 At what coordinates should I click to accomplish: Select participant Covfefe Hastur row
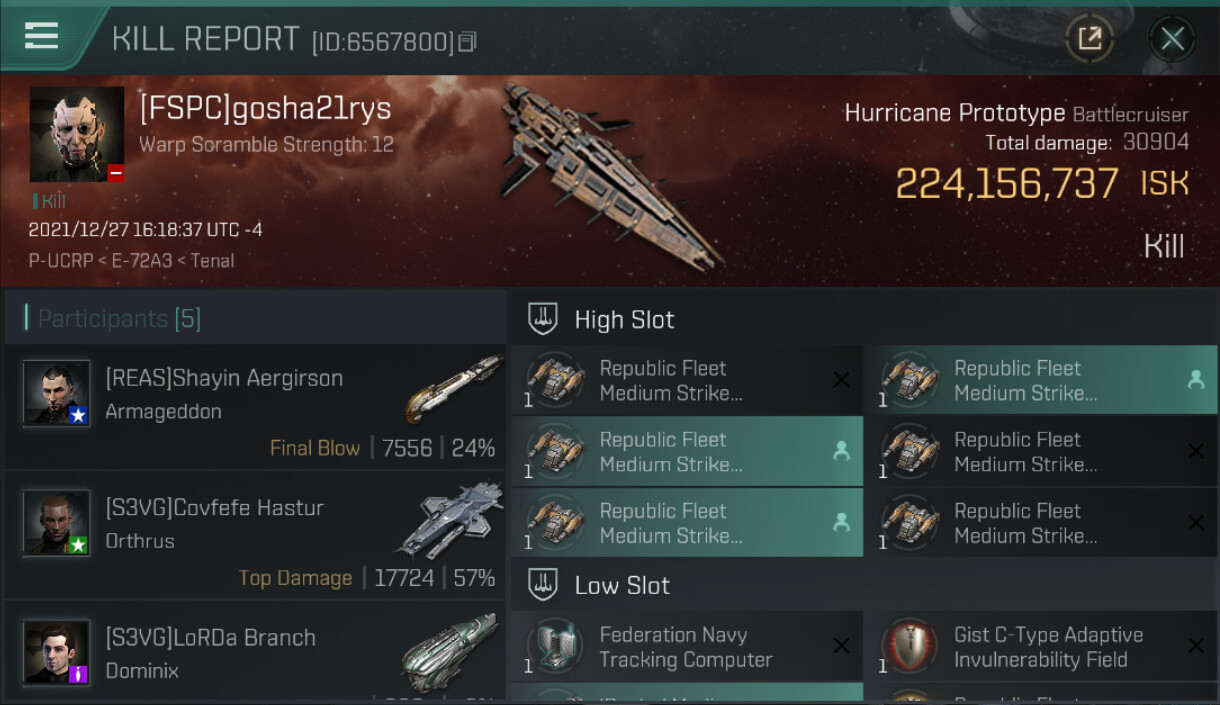tap(255, 537)
